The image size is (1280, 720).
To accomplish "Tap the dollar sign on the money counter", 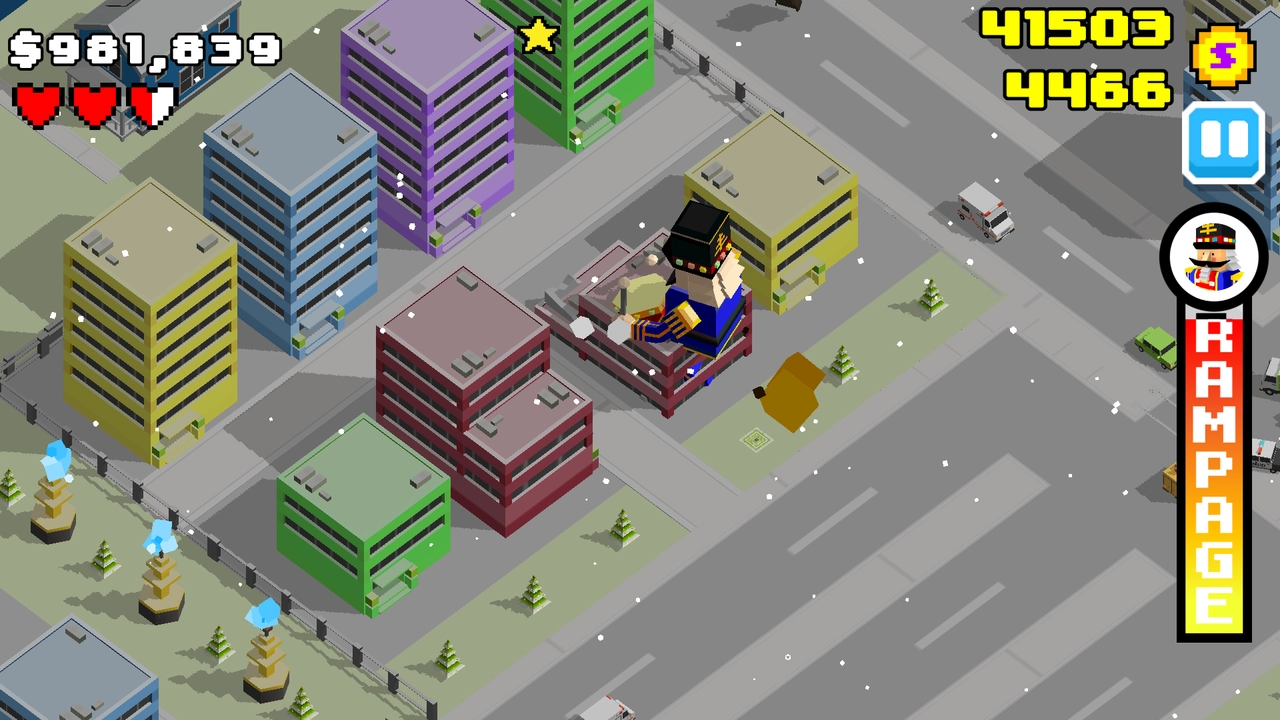I will tap(24, 45).
